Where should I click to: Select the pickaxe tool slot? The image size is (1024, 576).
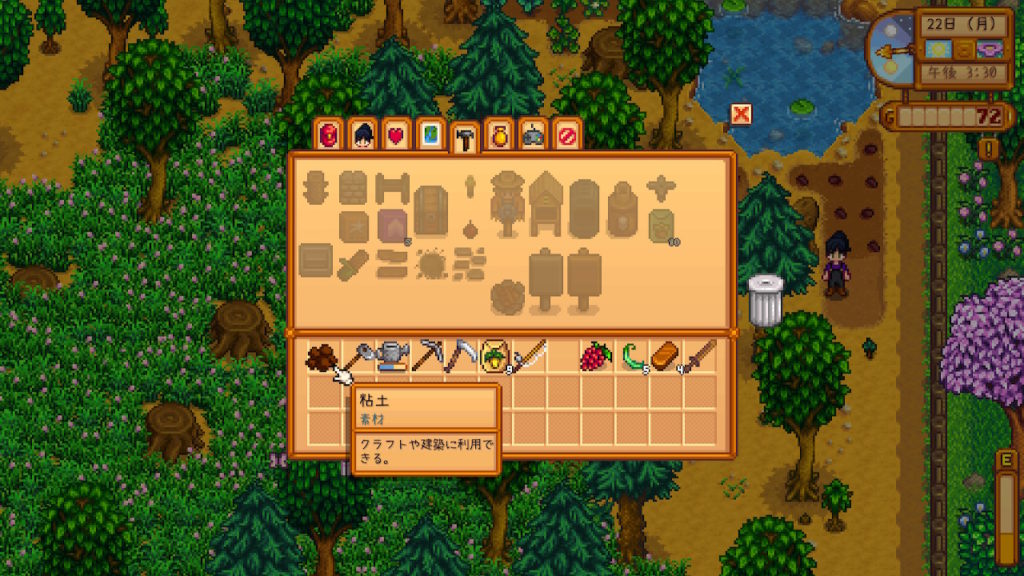(x=427, y=357)
